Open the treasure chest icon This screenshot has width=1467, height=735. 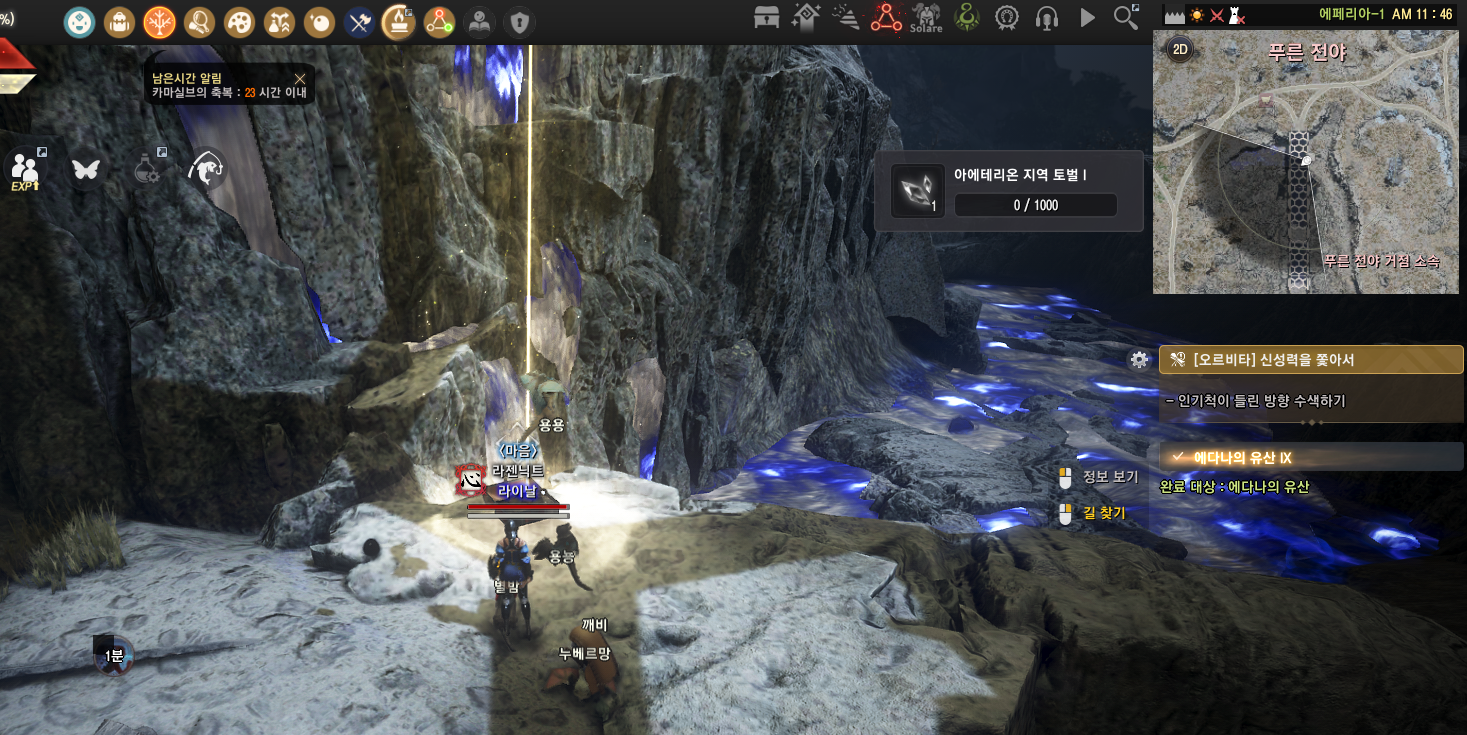[x=767, y=17]
